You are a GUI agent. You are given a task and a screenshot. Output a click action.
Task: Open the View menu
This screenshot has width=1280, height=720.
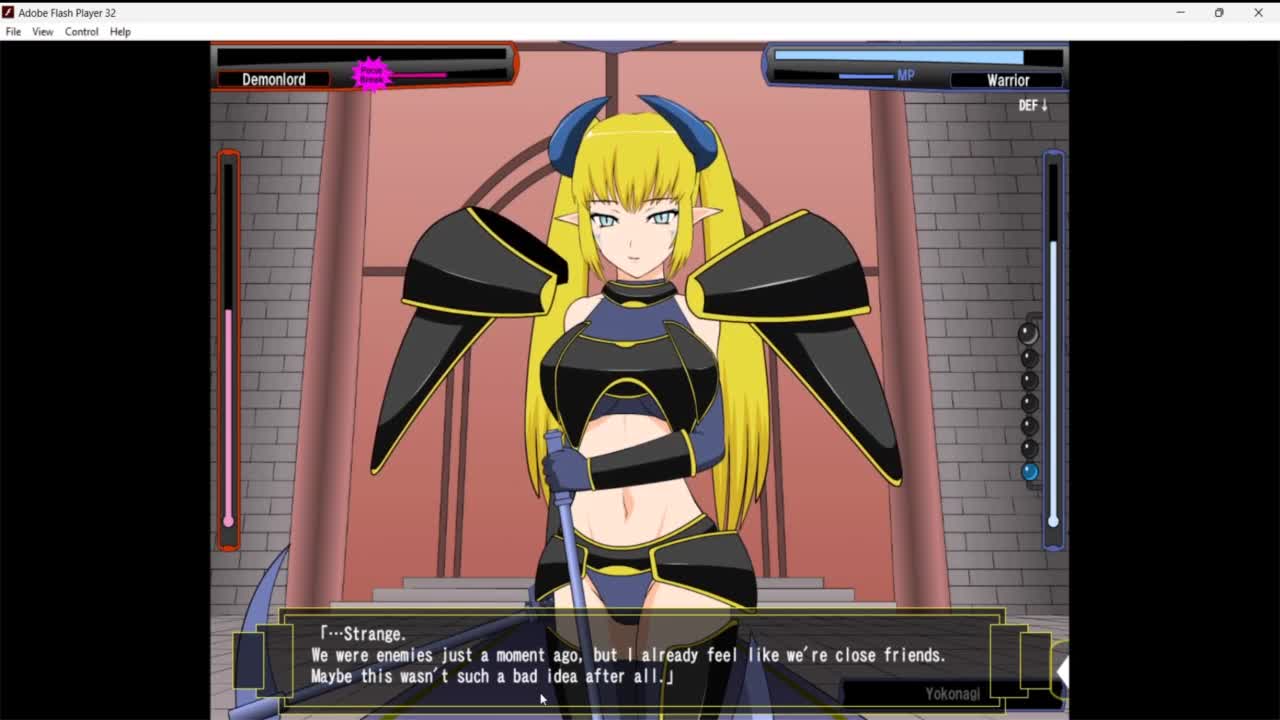point(42,32)
